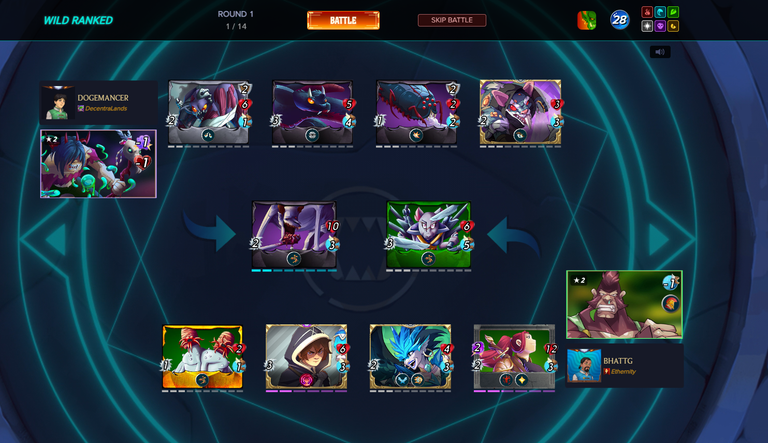The height and width of the screenshot is (443, 768).
Task: Select the green earth leaf splinter icon
Action: (673, 13)
